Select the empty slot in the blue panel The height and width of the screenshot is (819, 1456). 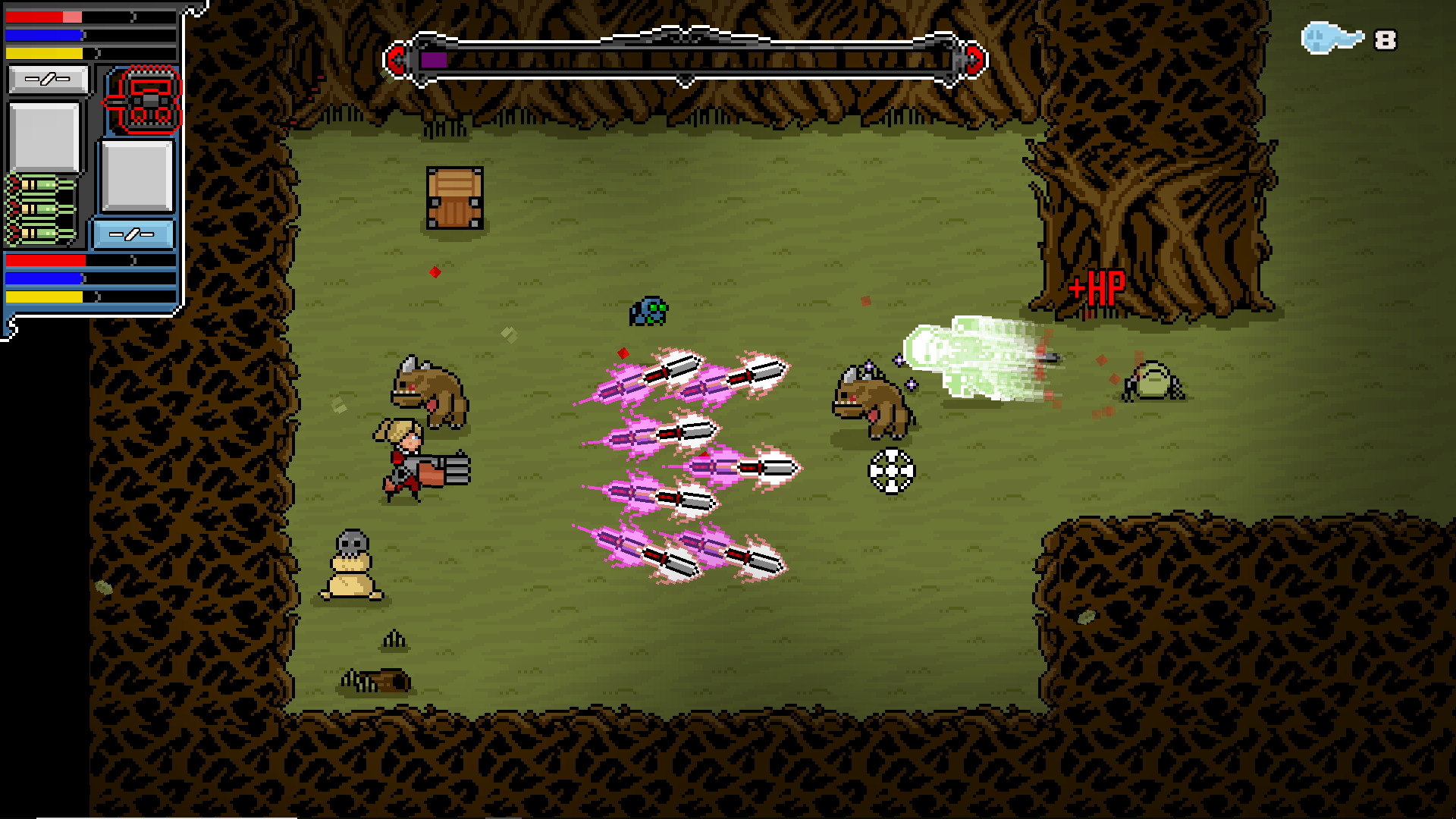137,176
